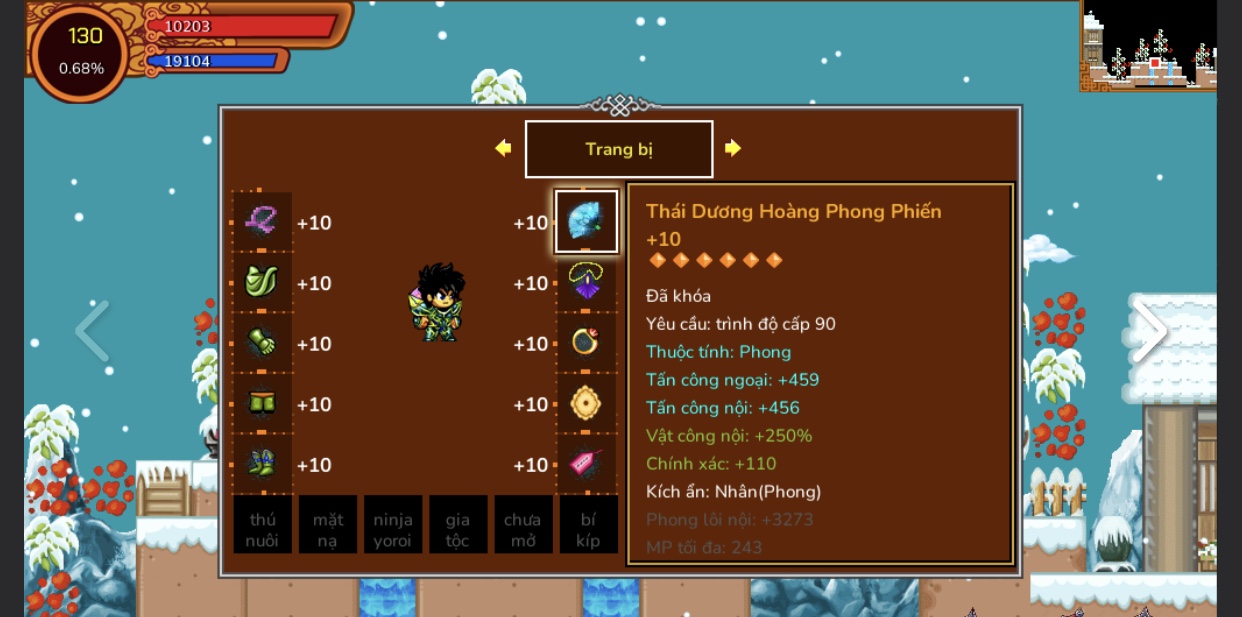Select the Trang bị tab header
Image resolution: width=1242 pixels, height=617 pixels.
[x=619, y=149]
